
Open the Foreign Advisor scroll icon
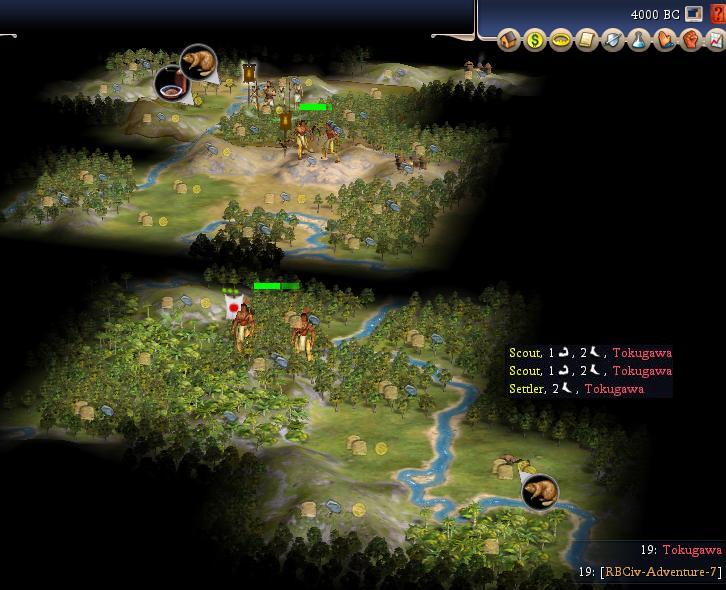point(588,41)
